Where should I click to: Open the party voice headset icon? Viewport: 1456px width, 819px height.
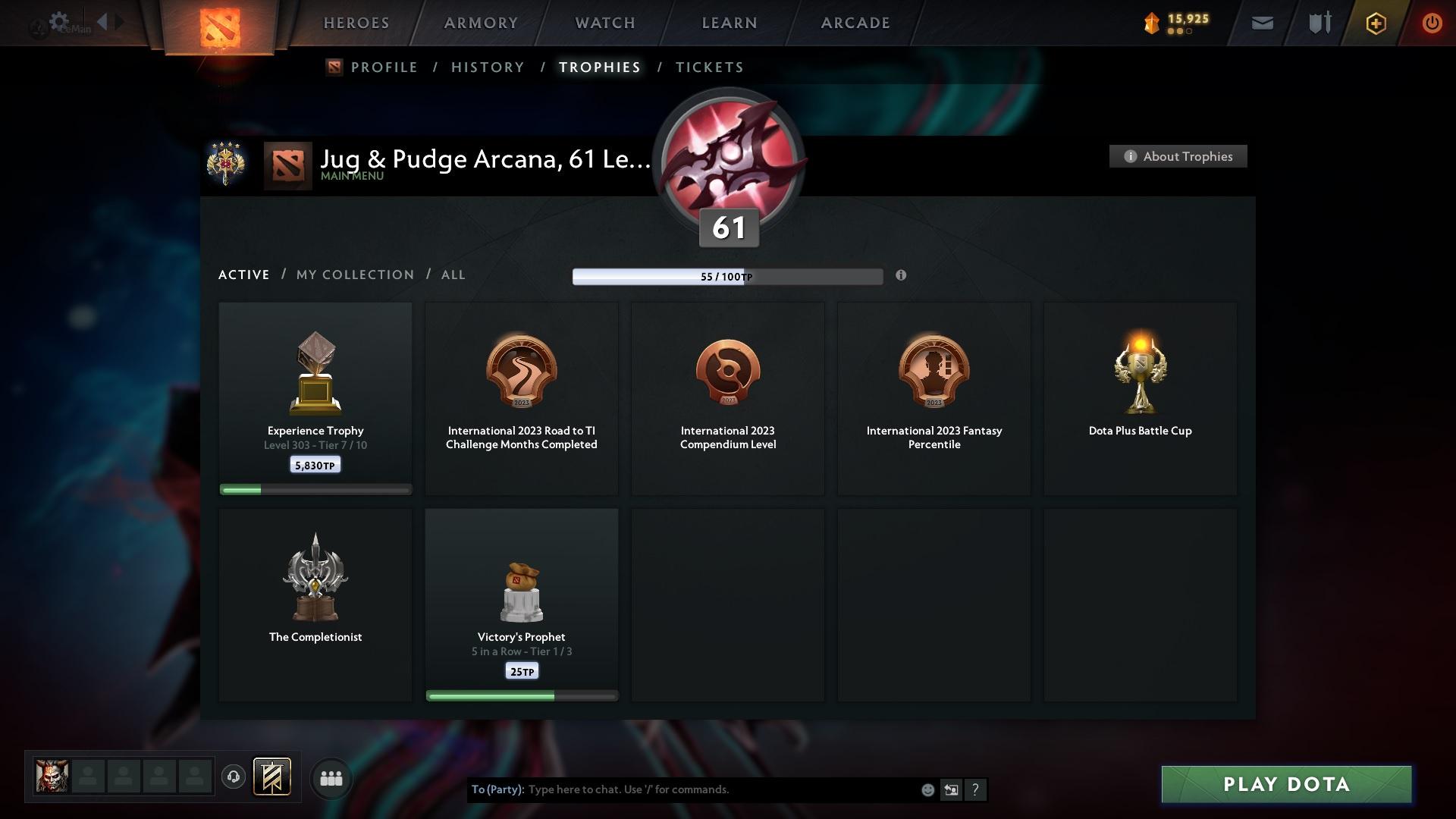pyautogui.click(x=234, y=777)
